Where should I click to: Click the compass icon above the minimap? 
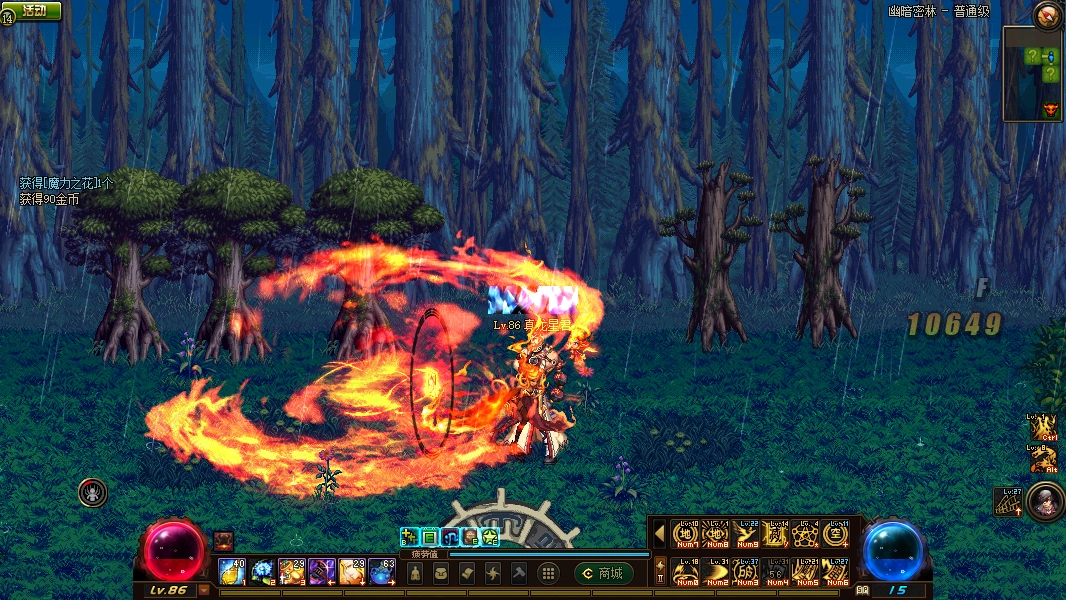[1048, 14]
